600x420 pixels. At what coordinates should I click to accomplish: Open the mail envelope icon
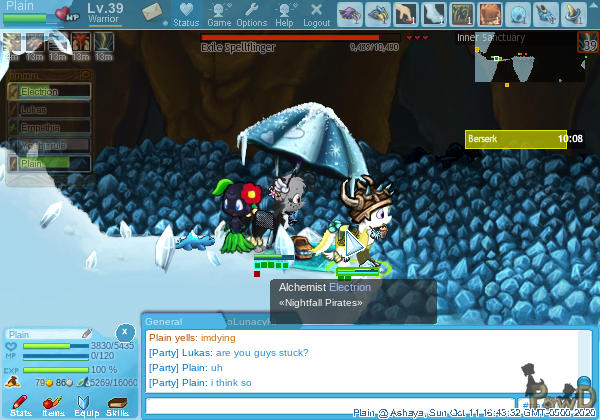point(153,12)
